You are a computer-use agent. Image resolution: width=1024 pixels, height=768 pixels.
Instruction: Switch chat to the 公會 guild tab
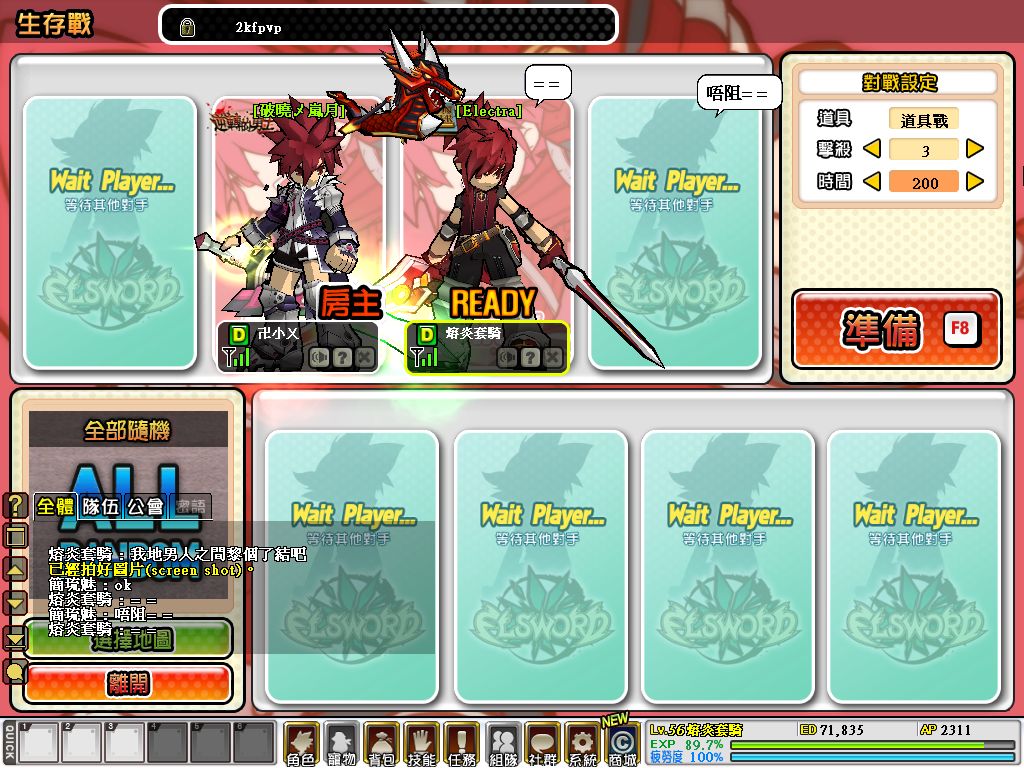pos(146,506)
